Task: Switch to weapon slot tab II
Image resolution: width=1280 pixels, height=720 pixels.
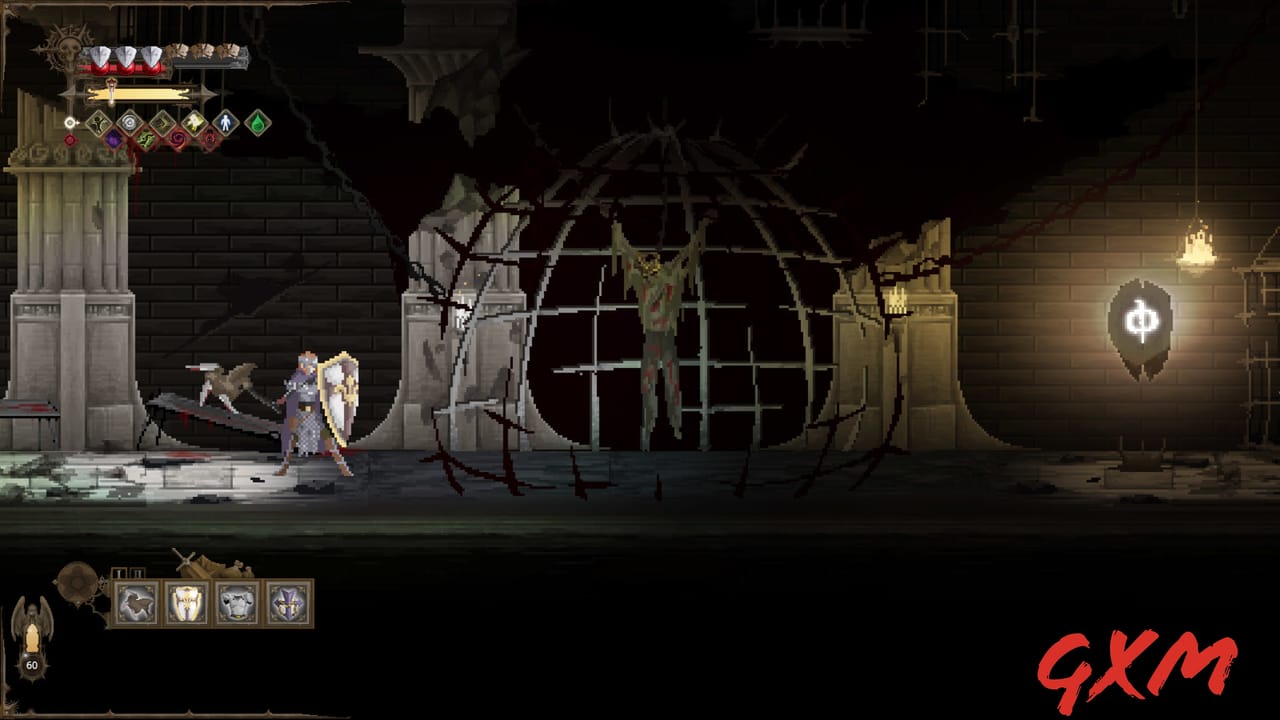Action: pos(136,572)
